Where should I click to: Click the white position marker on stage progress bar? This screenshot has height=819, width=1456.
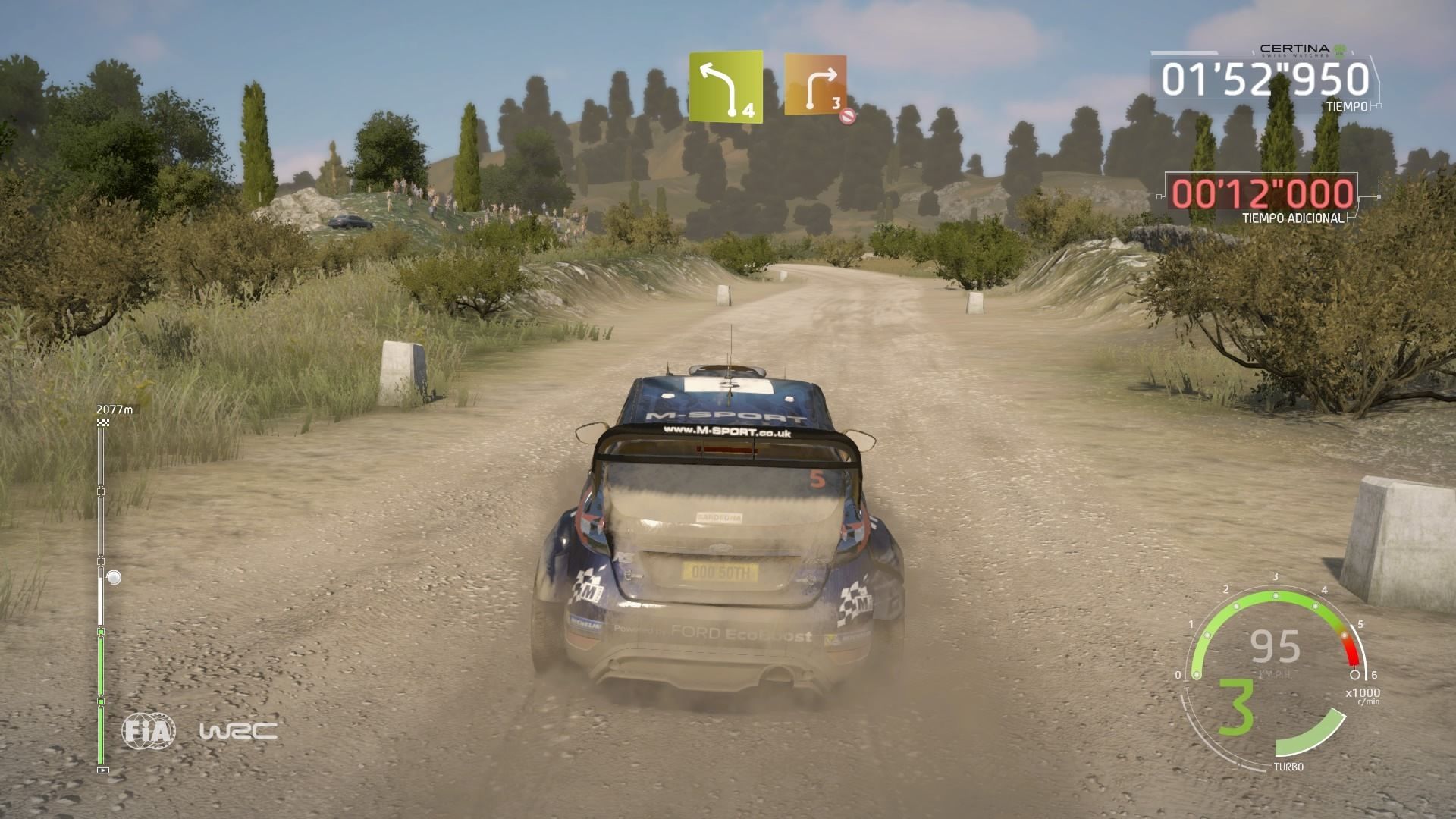(x=114, y=578)
